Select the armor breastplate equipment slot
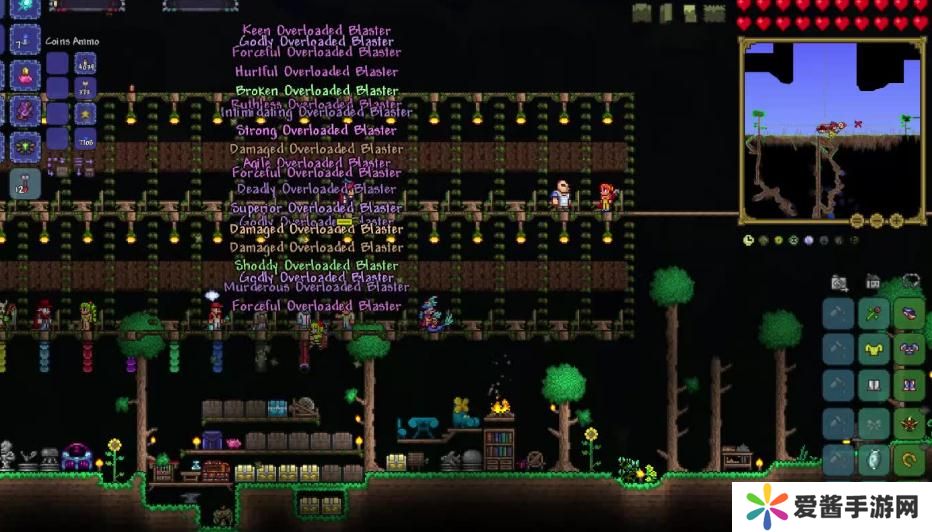This screenshot has height=532, width=932. (909, 349)
